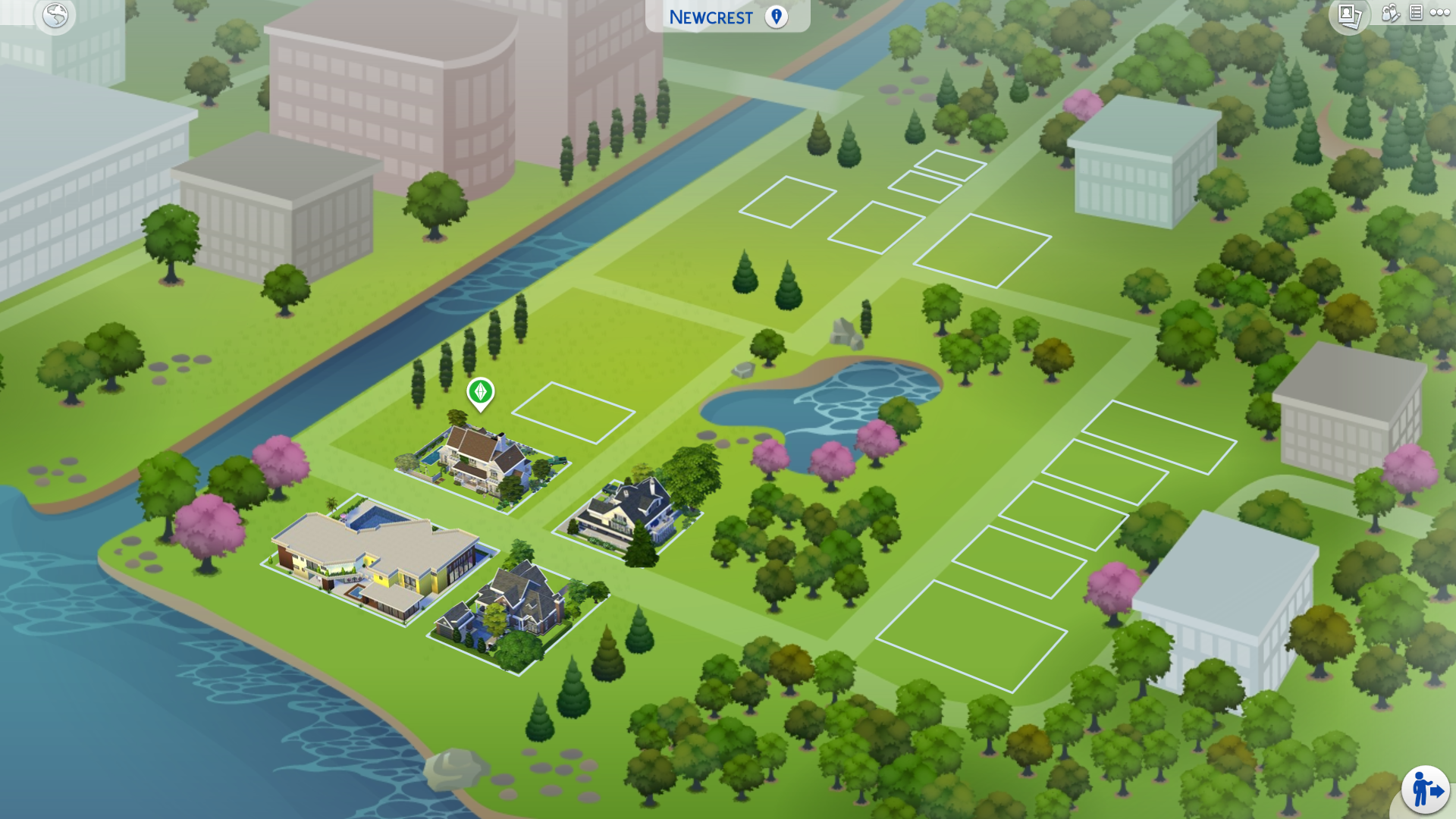Click the Sim with arrow resume button
The width and height of the screenshot is (1456, 819).
click(1425, 789)
